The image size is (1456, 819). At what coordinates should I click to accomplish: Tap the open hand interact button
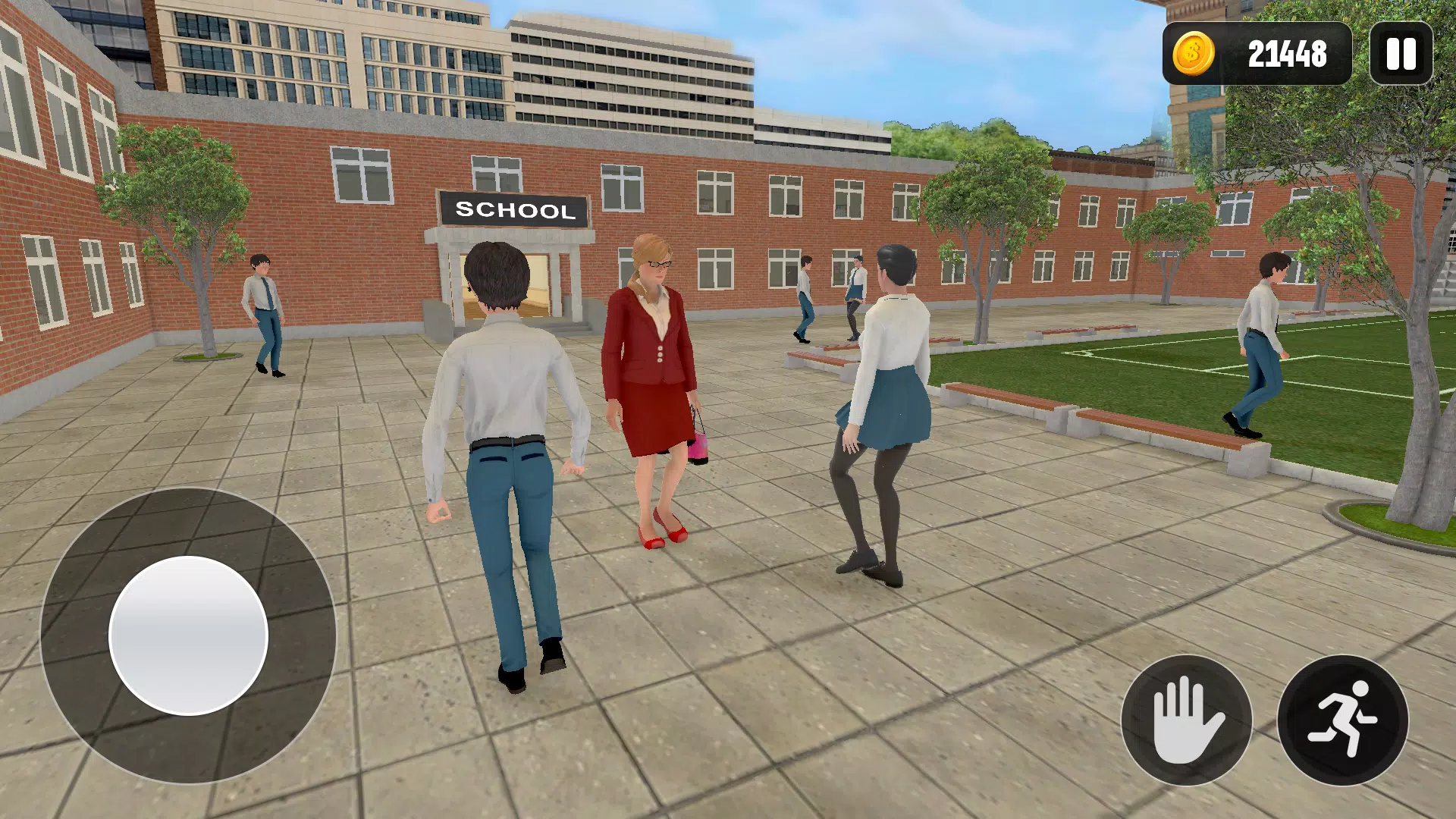click(x=1186, y=720)
